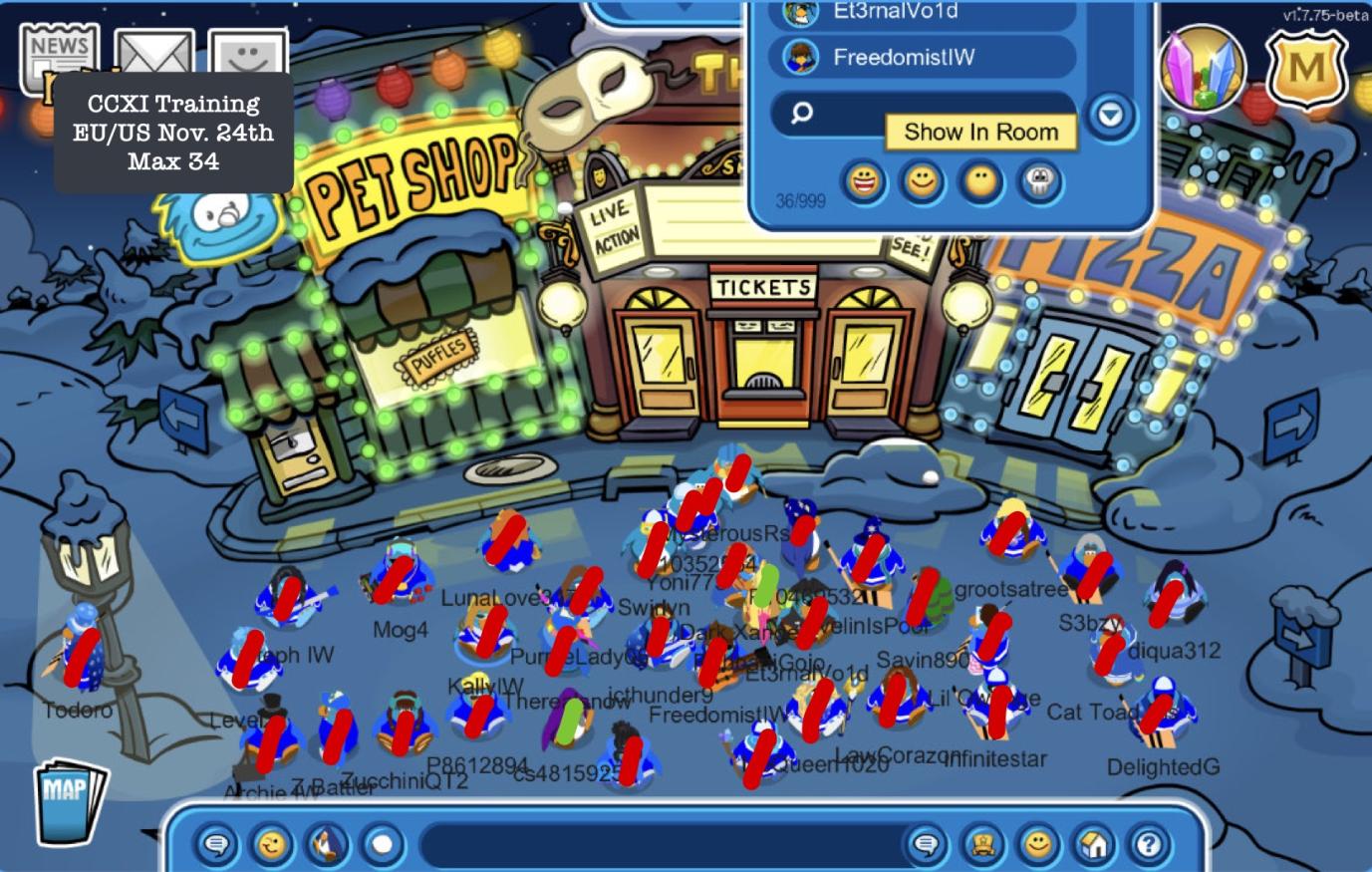The image size is (1372, 872).
Task: Open the penguin actions menu
Action: point(327,845)
